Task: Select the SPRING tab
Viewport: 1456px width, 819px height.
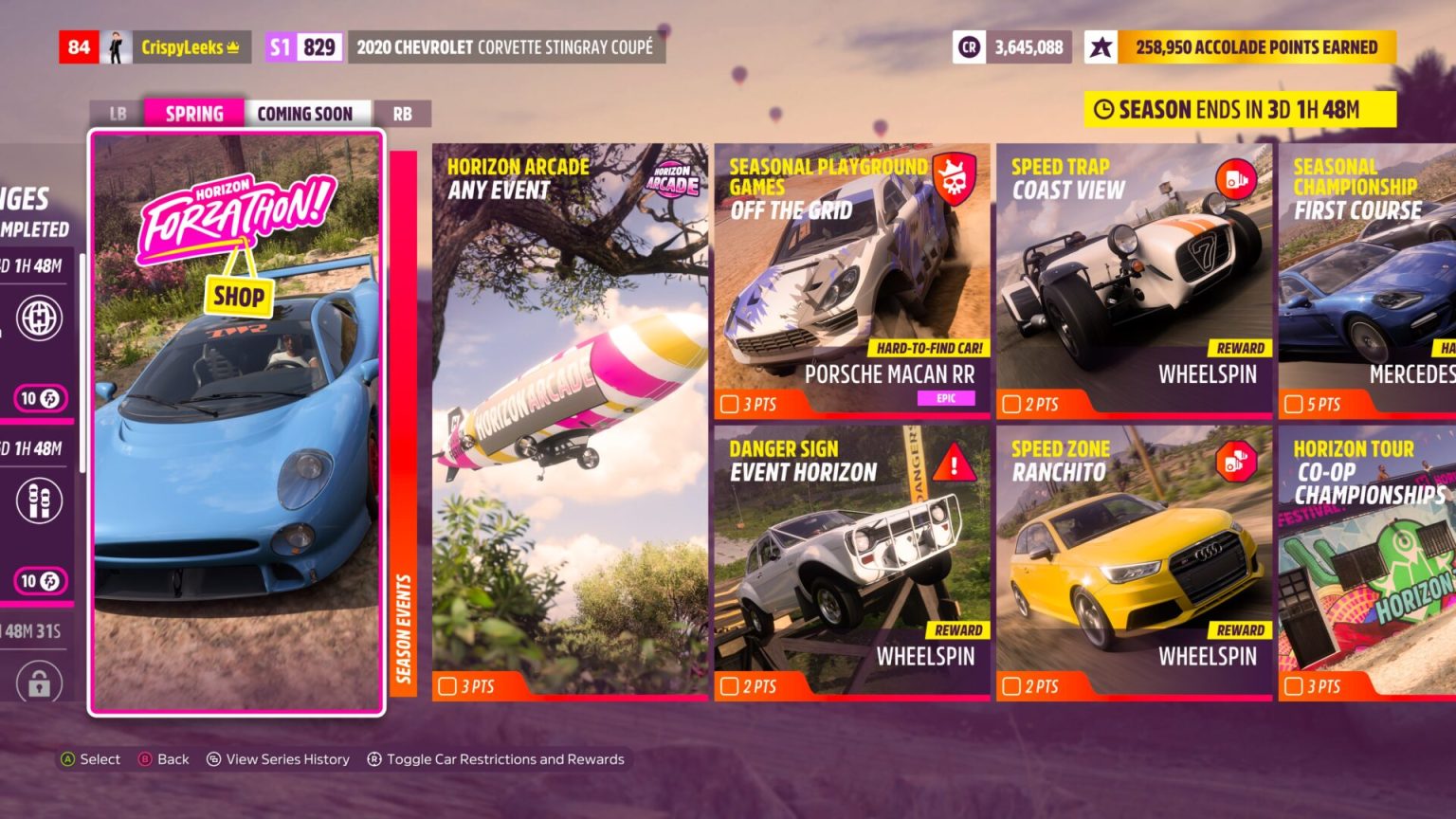Action: [x=193, y=113]
